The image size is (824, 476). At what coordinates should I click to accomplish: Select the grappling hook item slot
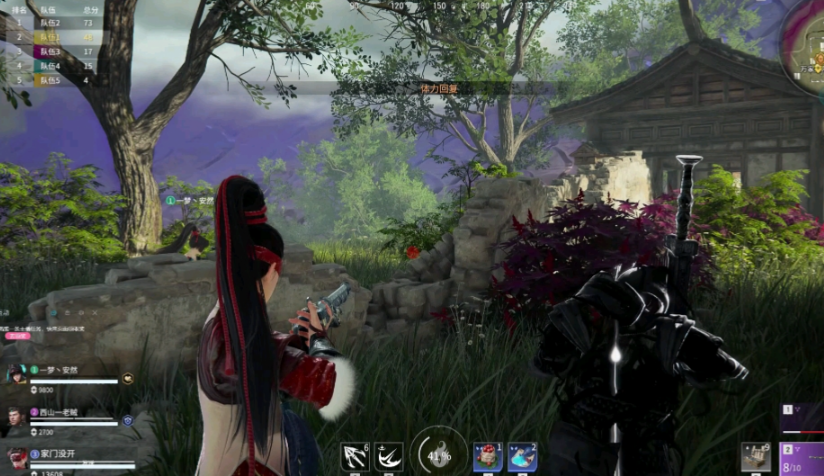pos(355,457)
